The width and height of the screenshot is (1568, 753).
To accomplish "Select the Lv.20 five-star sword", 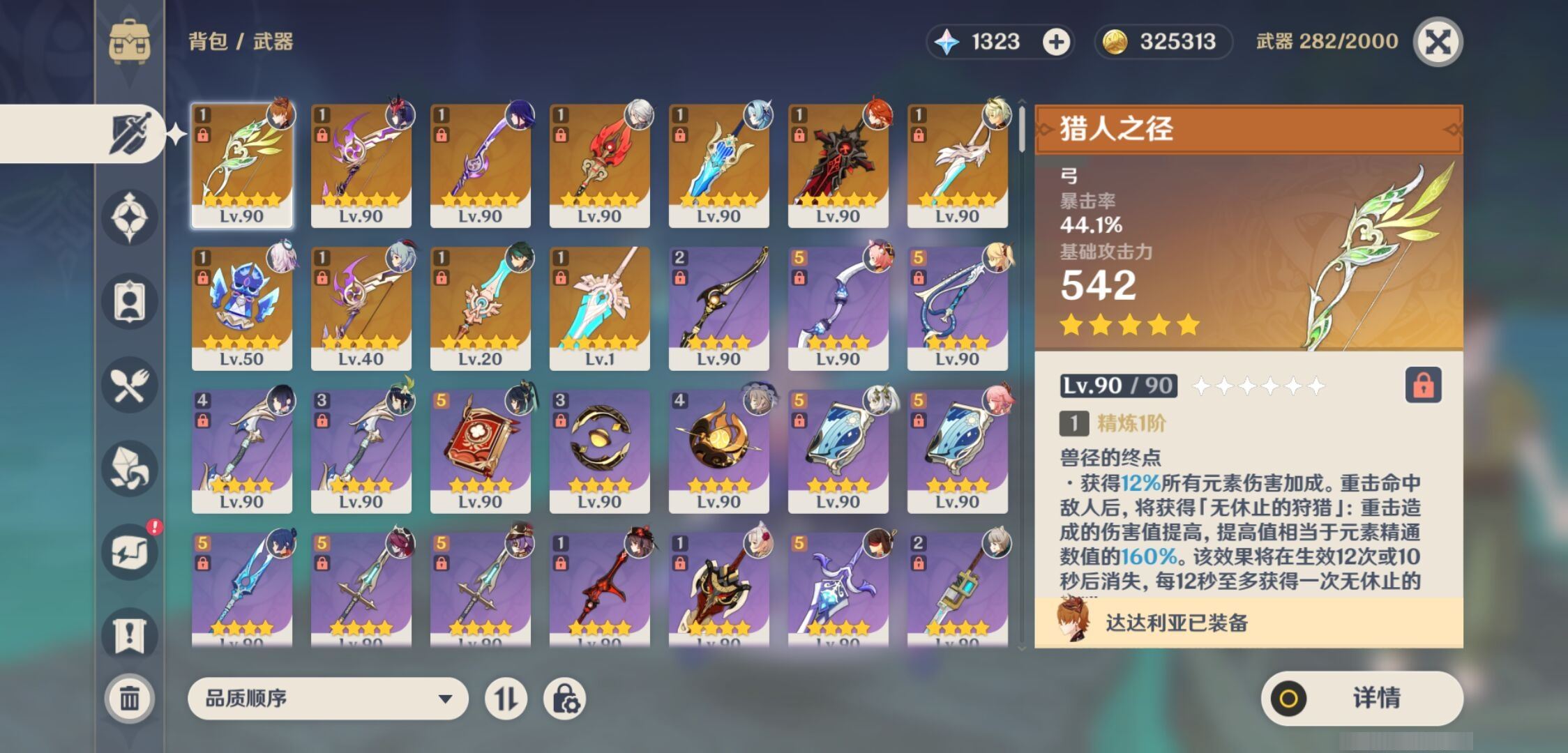I will pos(480,307).
